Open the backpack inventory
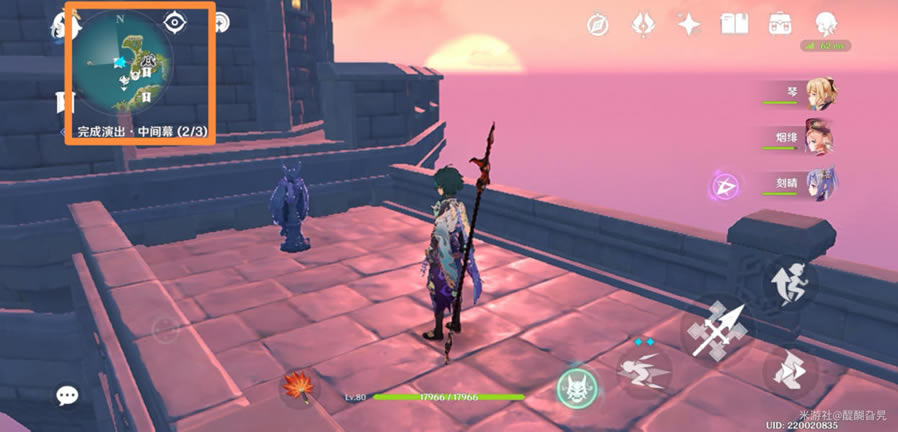Screen dimensions: 898x432 click(780, 25)
